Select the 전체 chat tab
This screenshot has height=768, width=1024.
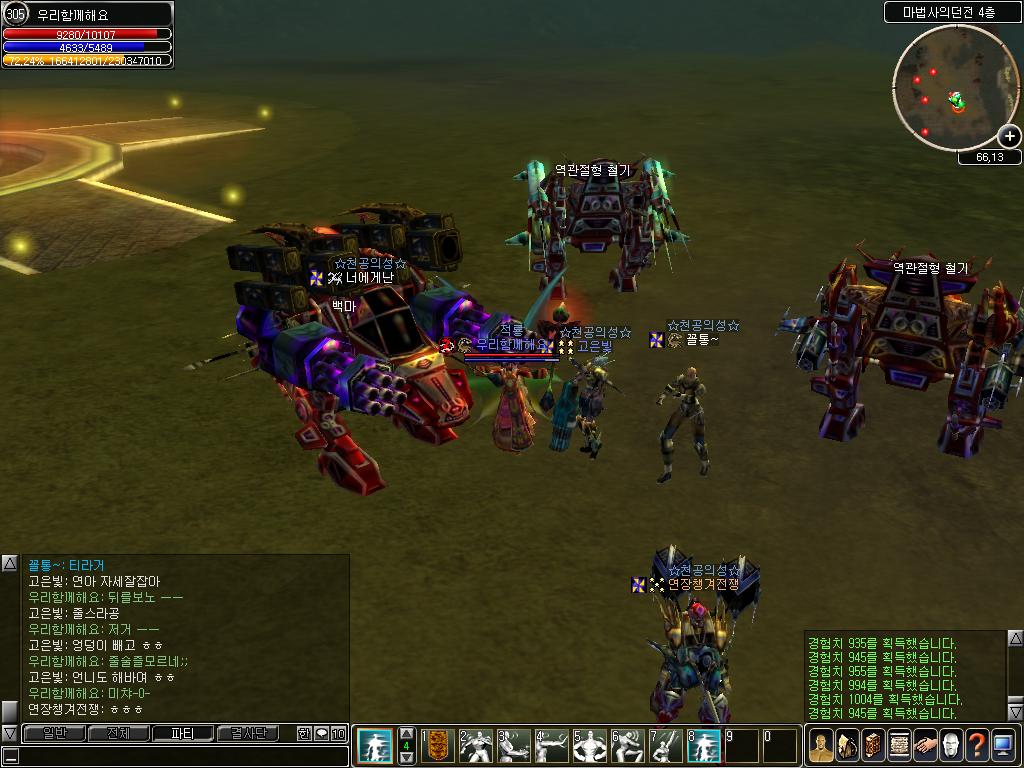coord(118,733)
